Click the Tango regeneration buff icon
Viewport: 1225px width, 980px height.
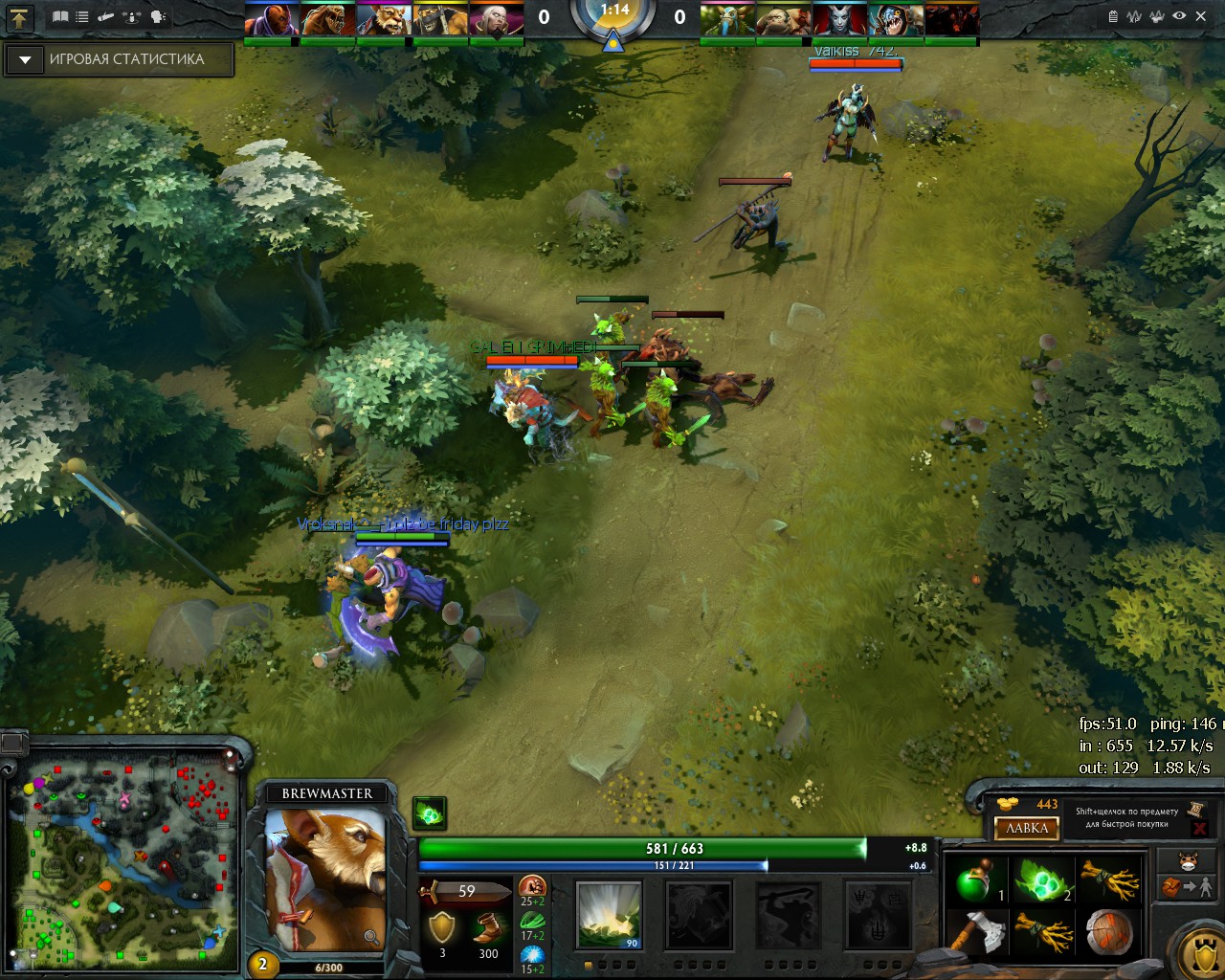[430, 813]
